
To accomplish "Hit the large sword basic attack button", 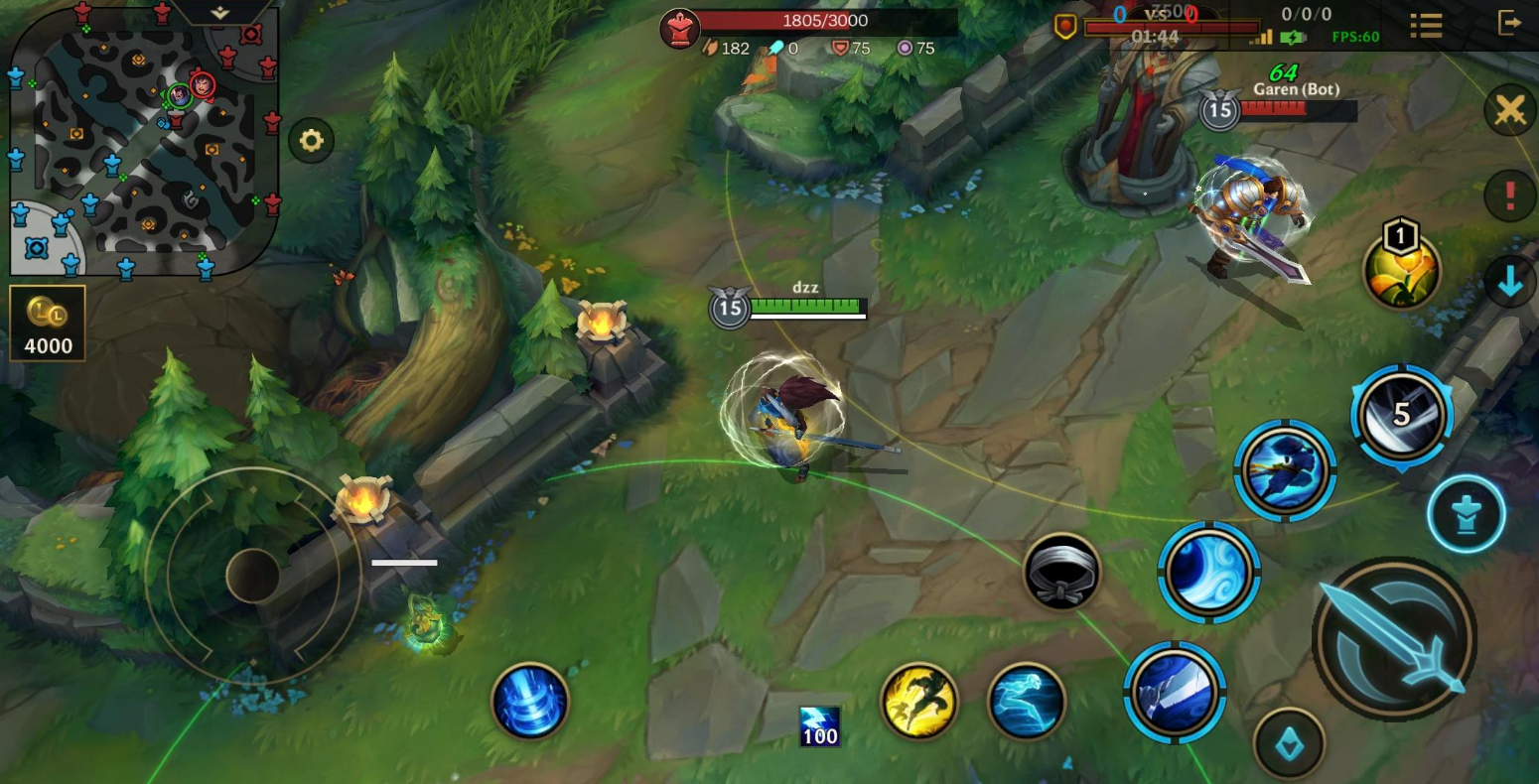I will click(x=1394, y=638).
